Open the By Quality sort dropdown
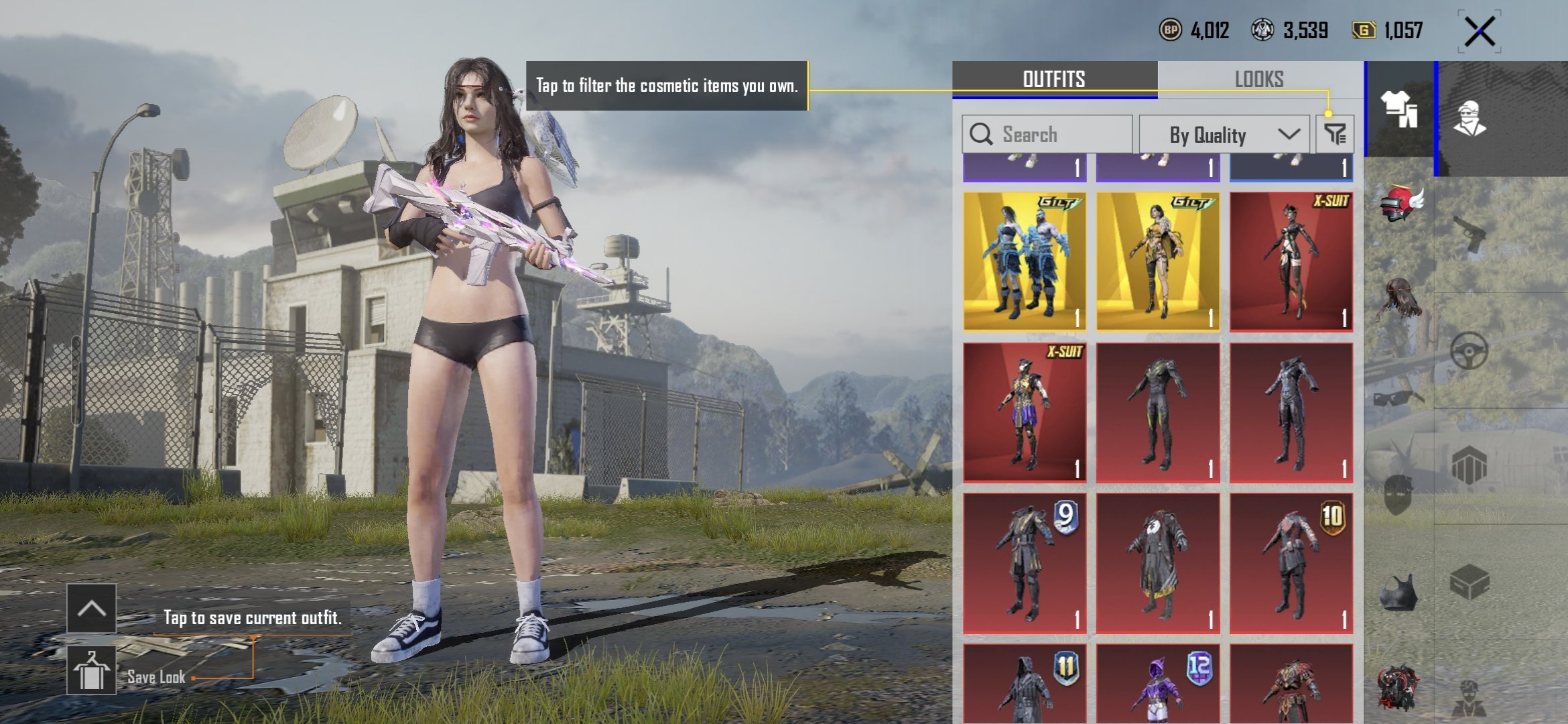This screenshot has height=724, width=1568. pyautogui.click(x=1224, y=135)
